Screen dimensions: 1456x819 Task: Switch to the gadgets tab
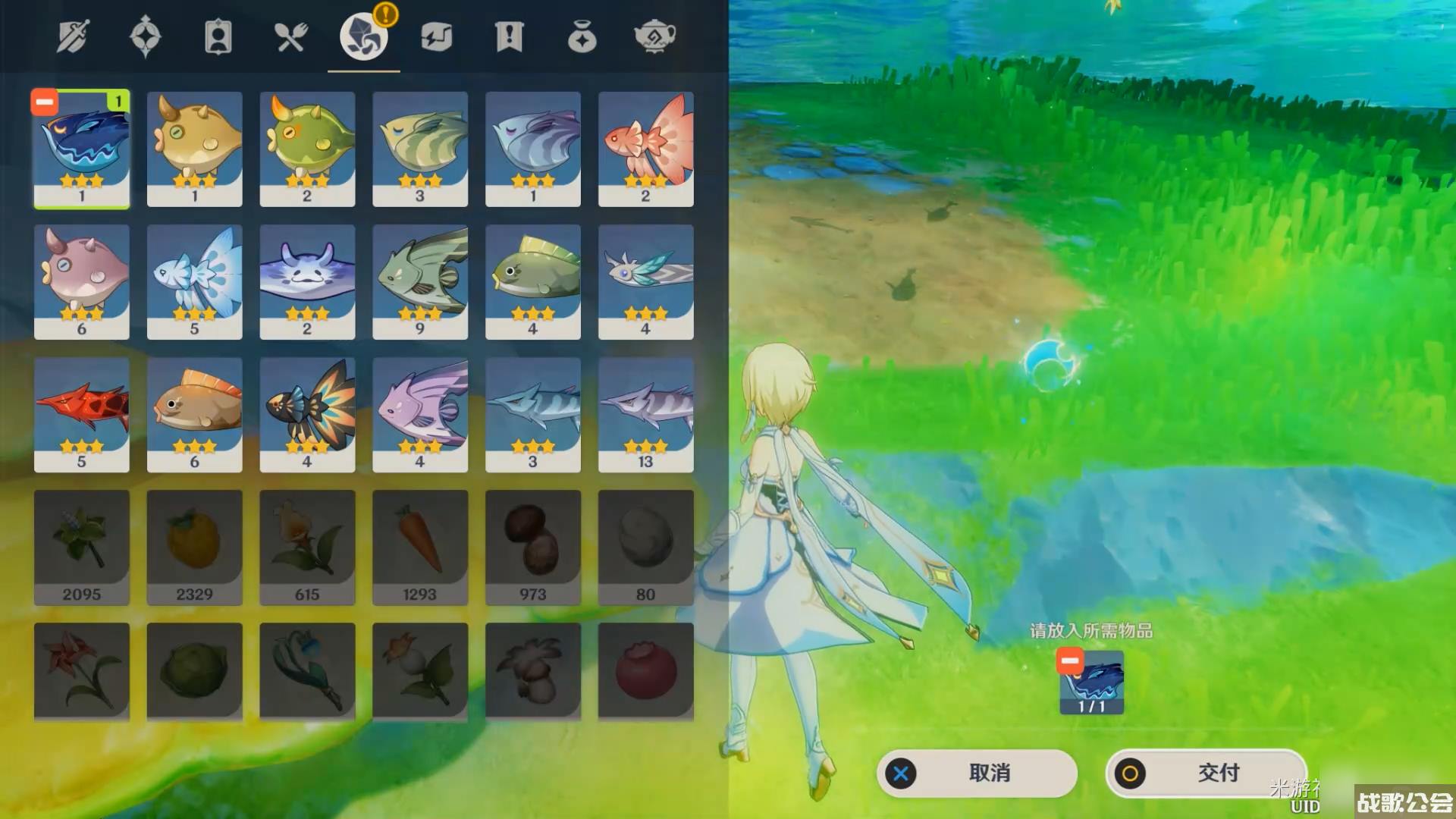click(x=436, y=36)
